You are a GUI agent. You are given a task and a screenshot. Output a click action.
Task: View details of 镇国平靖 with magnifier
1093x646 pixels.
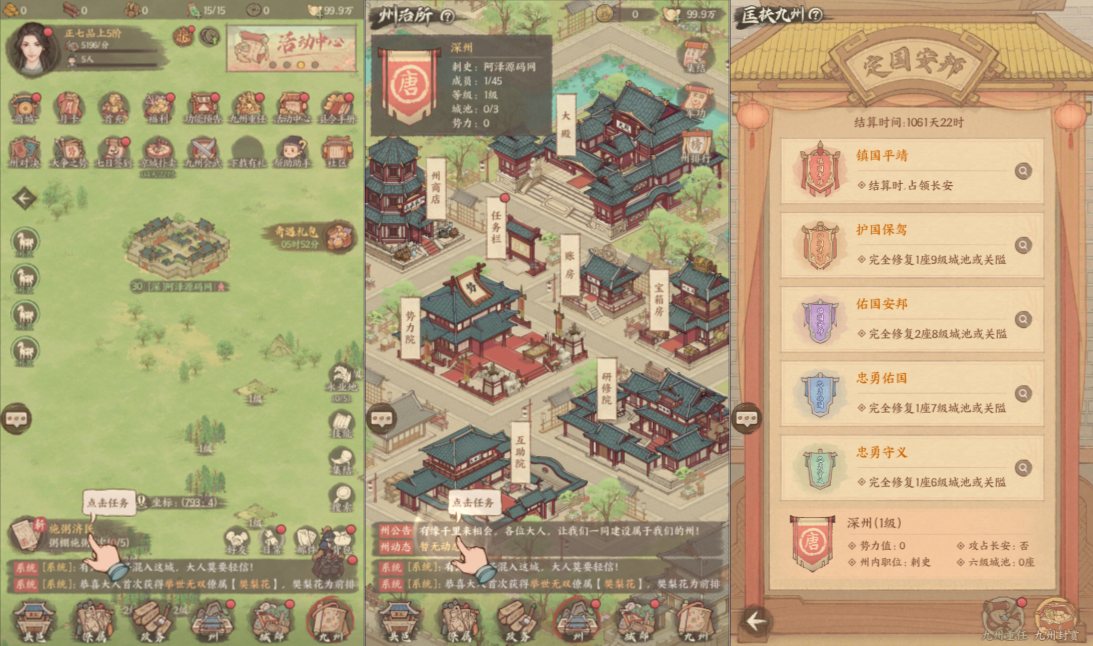click(x=1022, y=171)
